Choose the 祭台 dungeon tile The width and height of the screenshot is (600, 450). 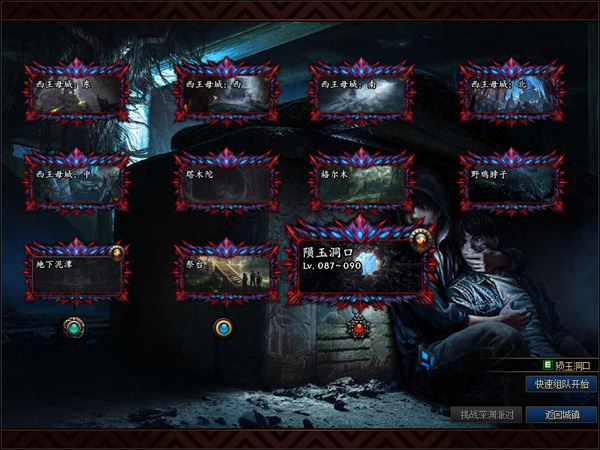226,272
